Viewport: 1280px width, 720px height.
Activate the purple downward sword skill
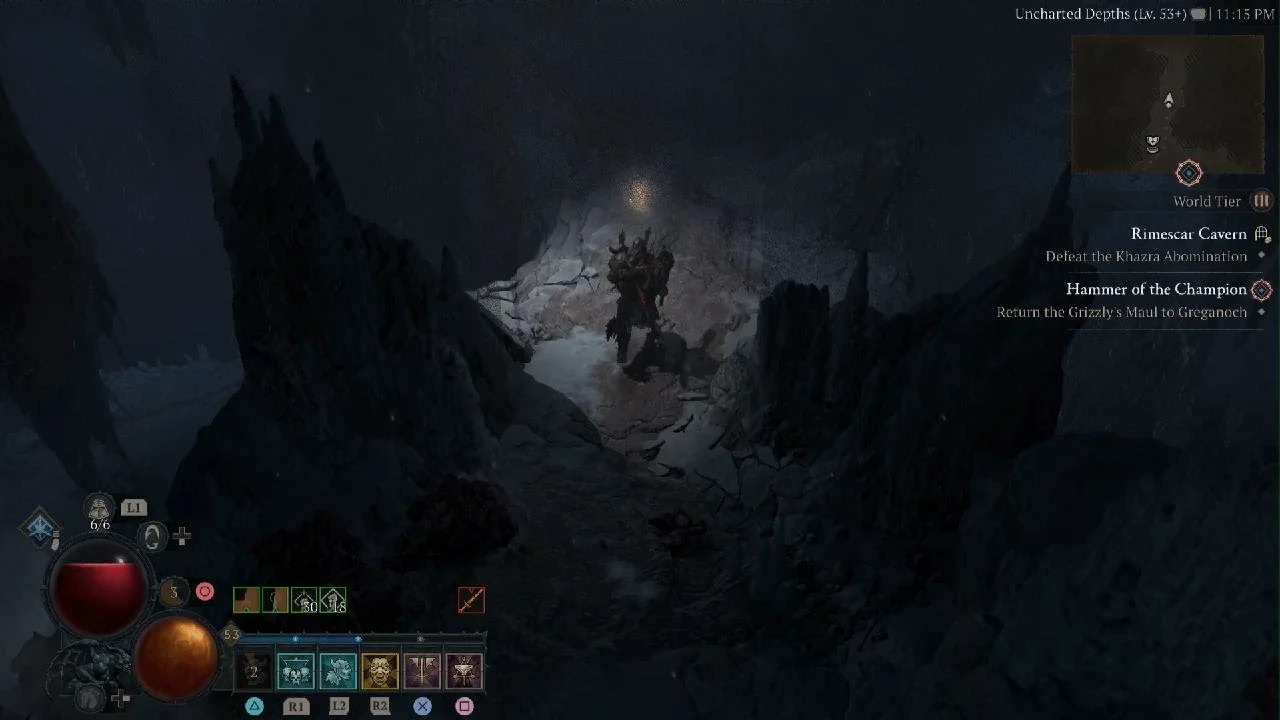[x=422, y=672]
